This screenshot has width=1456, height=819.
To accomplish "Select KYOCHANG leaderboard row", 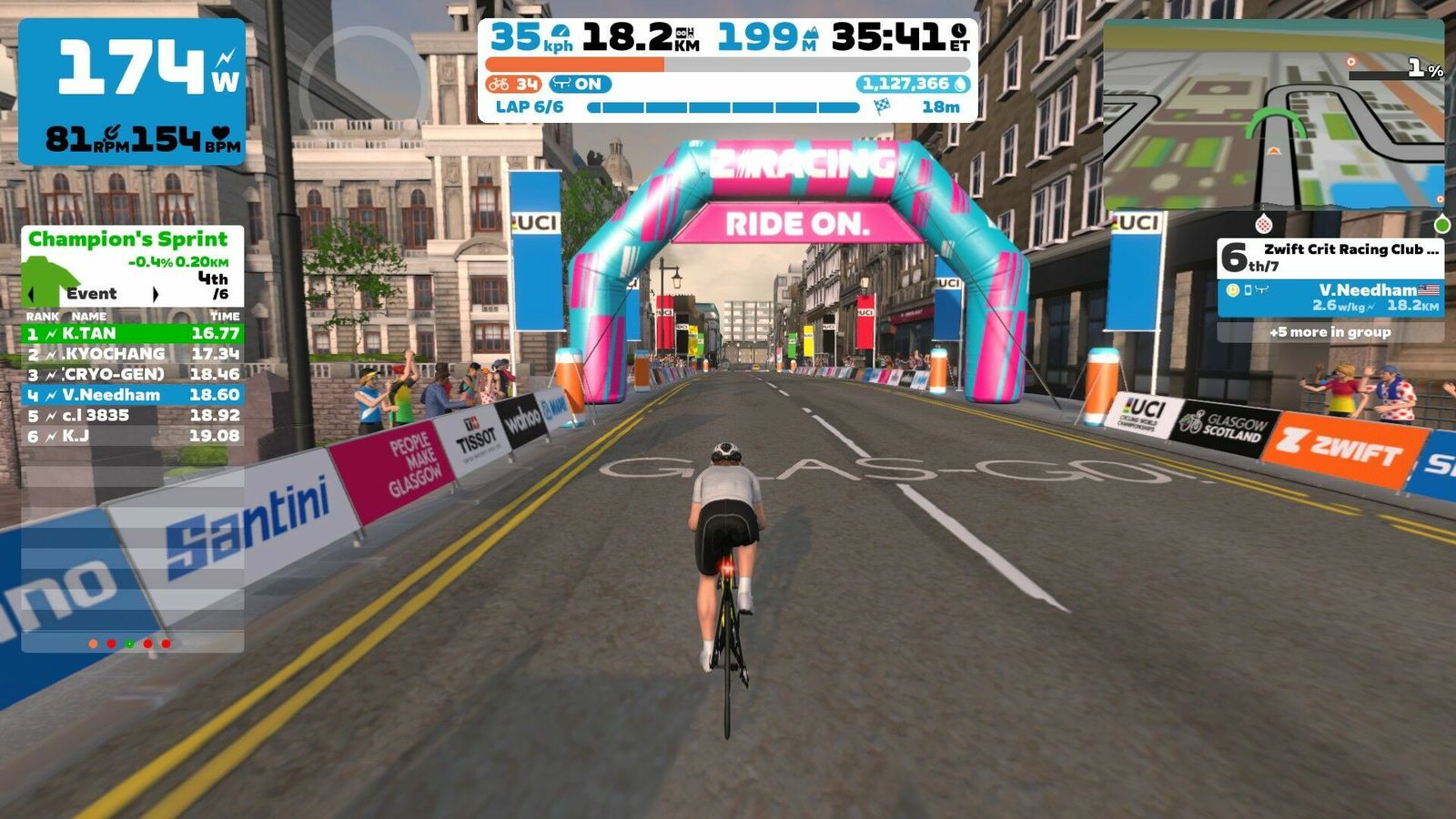I will tap(132, 354).
